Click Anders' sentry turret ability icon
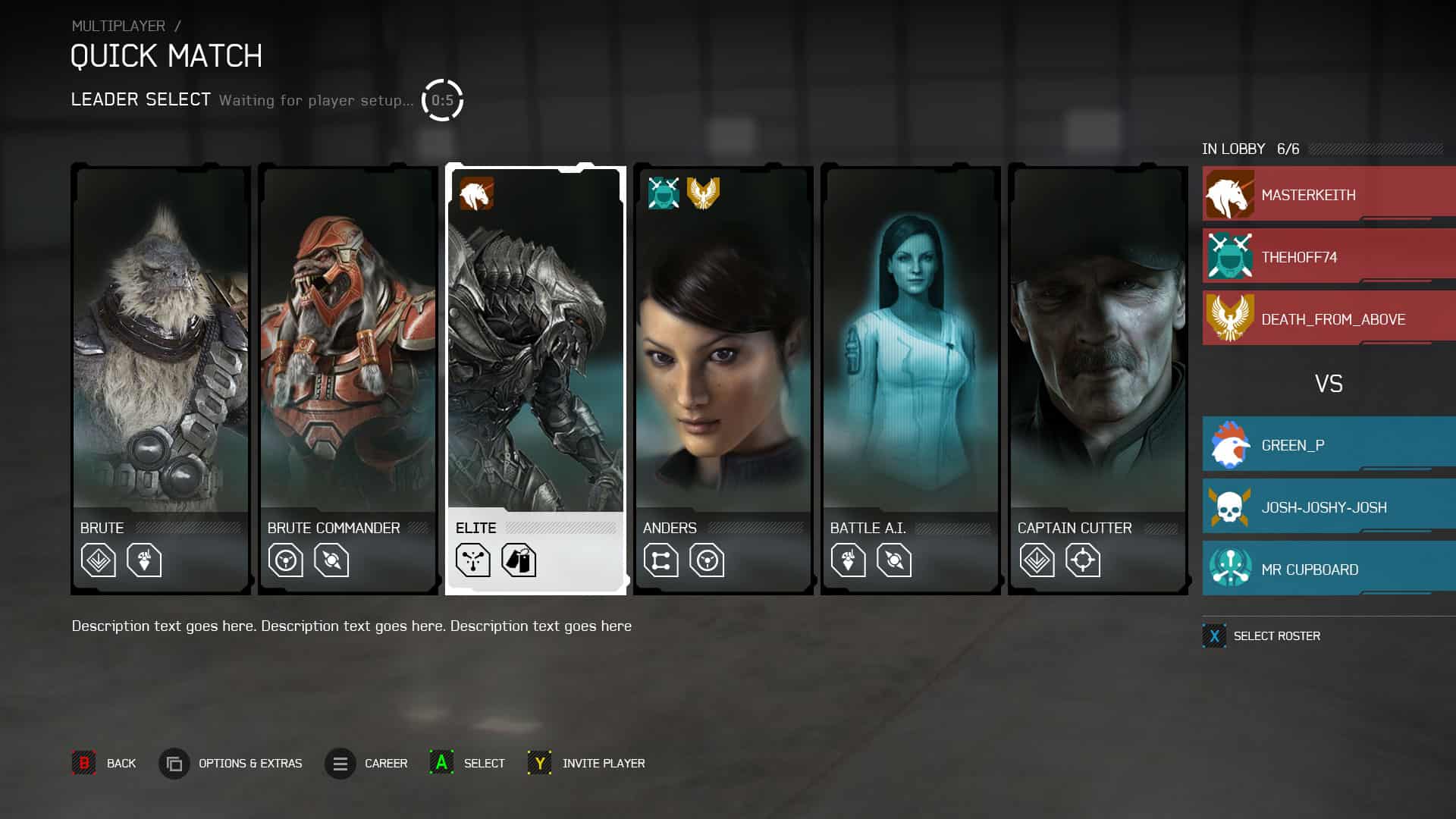Screen dimensions: 1456x819 705,560
